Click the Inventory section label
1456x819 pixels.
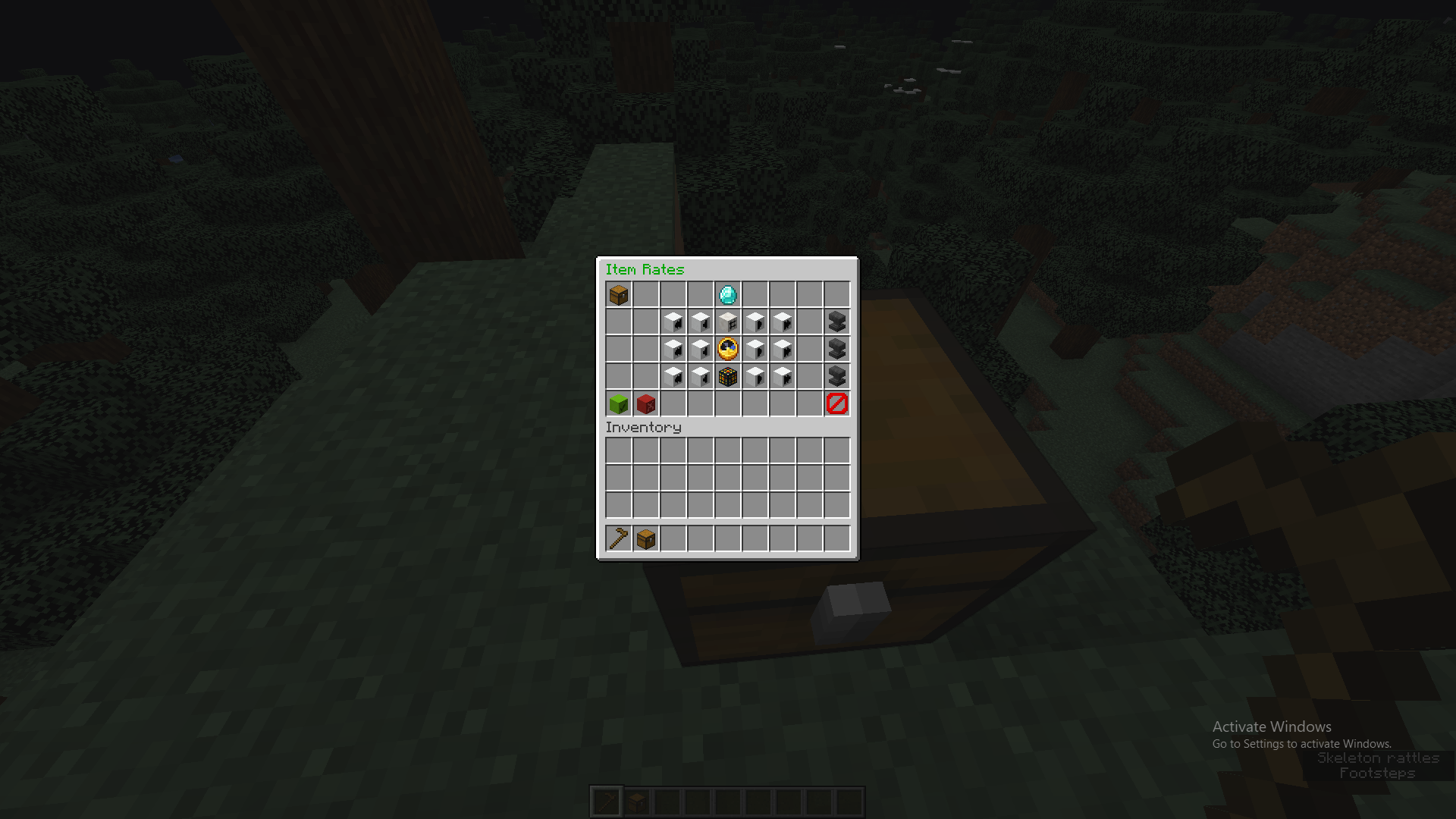[643, 427]
